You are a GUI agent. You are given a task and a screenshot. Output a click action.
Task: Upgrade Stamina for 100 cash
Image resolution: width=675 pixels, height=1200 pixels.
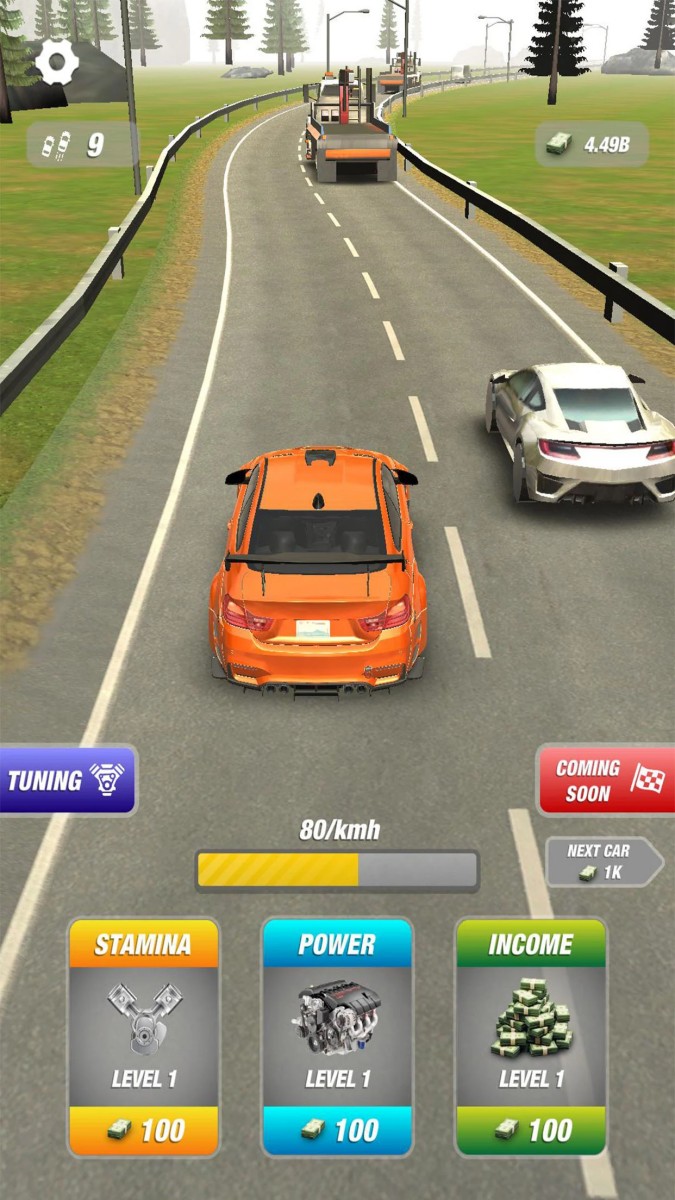[x=144, y=1130]
